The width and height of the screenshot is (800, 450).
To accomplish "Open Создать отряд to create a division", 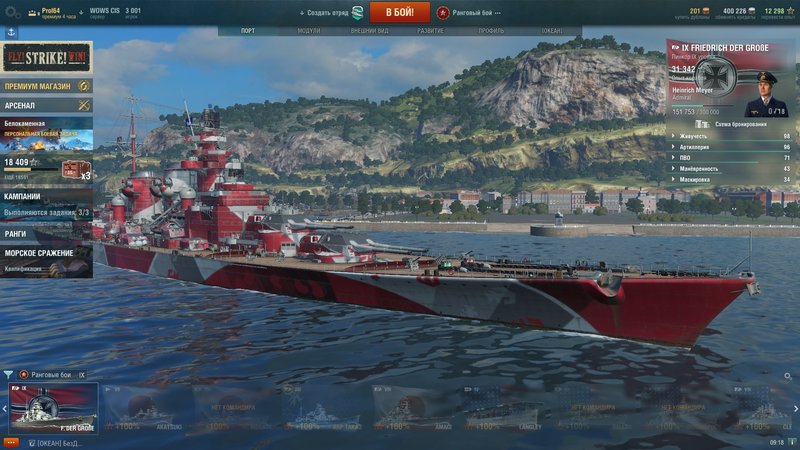I will click(x=331, y=12).
